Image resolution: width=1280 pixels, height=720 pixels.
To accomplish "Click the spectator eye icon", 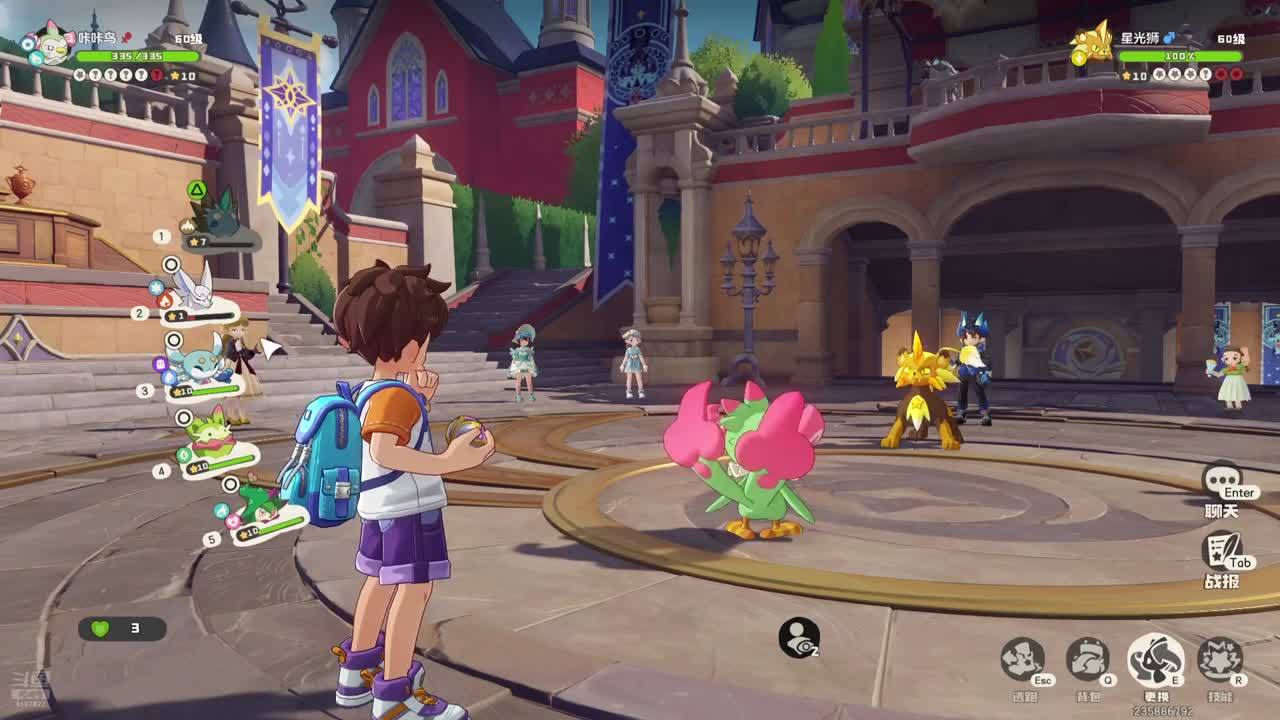I will [799, 638].
